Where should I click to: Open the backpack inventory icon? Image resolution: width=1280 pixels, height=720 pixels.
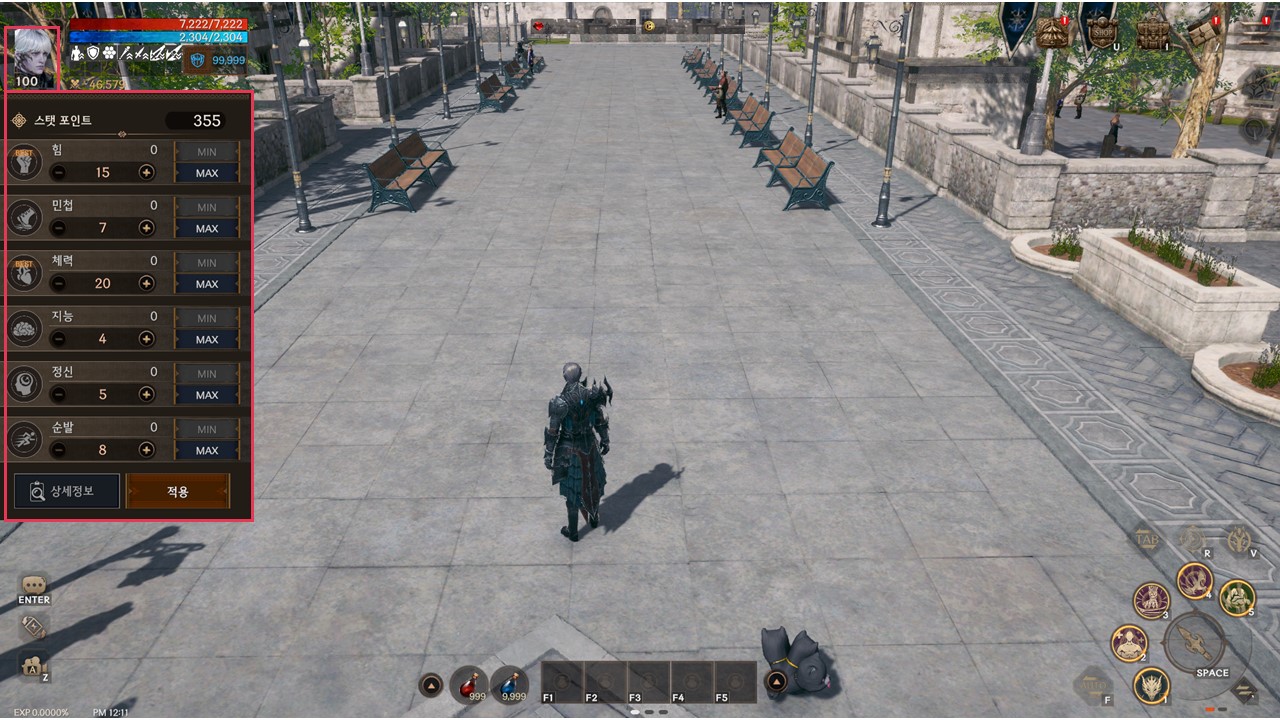[x=1152, y=32]
